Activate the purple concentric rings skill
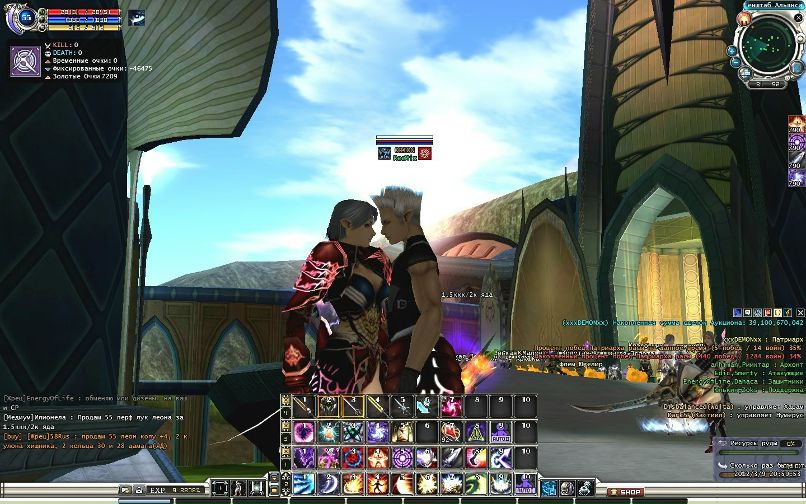This screenshot has height=504, width=806. point(401,458)
